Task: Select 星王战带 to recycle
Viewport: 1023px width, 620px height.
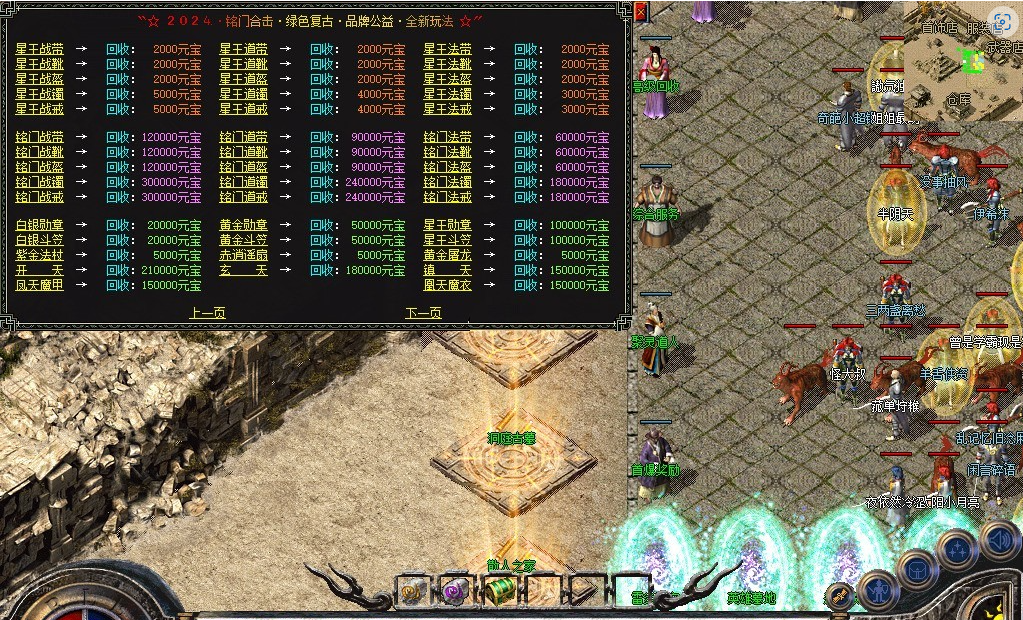Action: 39,49
